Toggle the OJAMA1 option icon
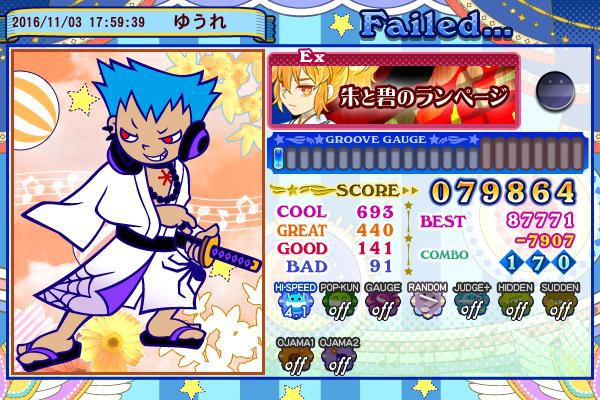 point(295,360)
